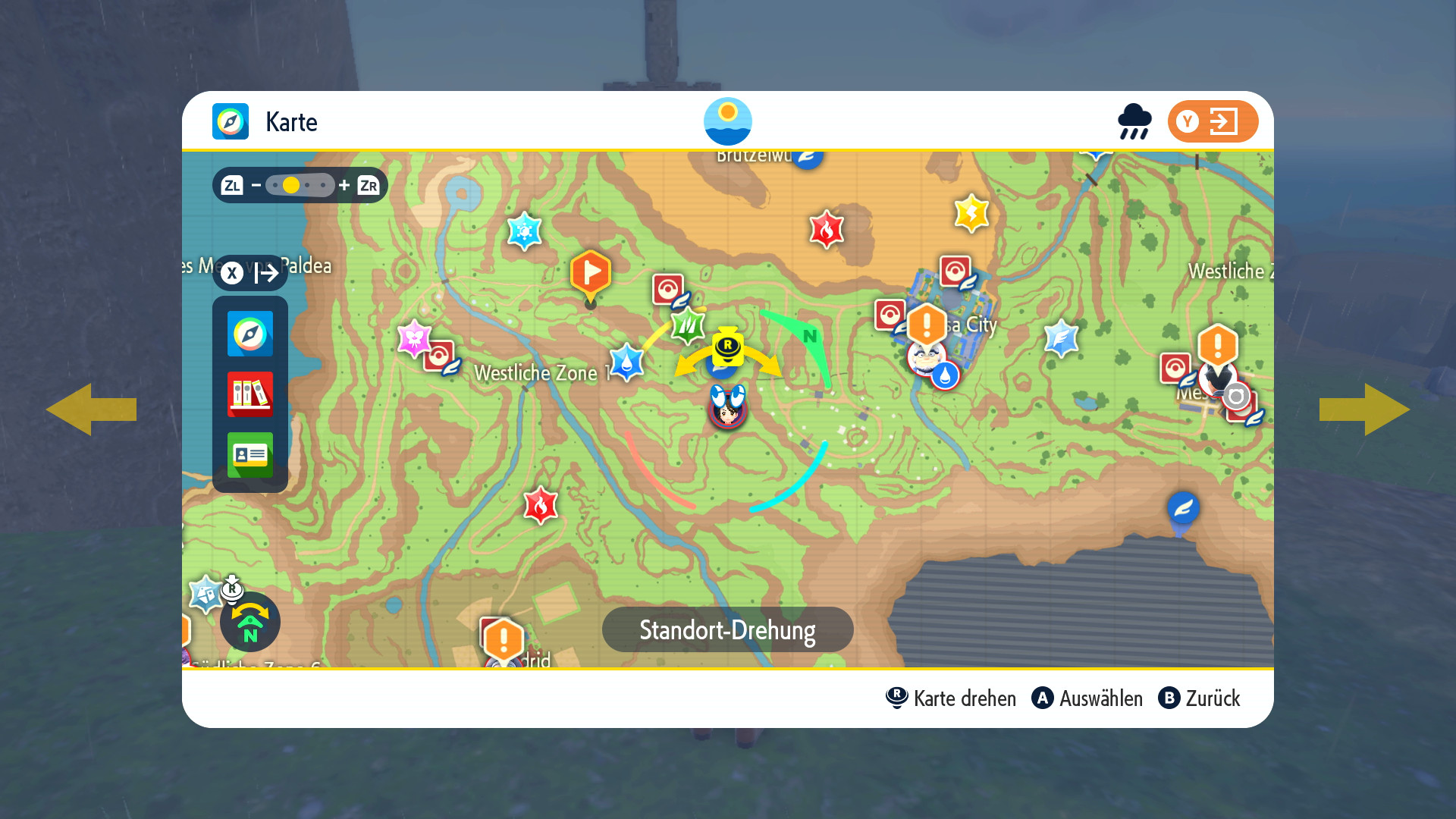Select the grass Tera raid crystal

pos(688,326)
